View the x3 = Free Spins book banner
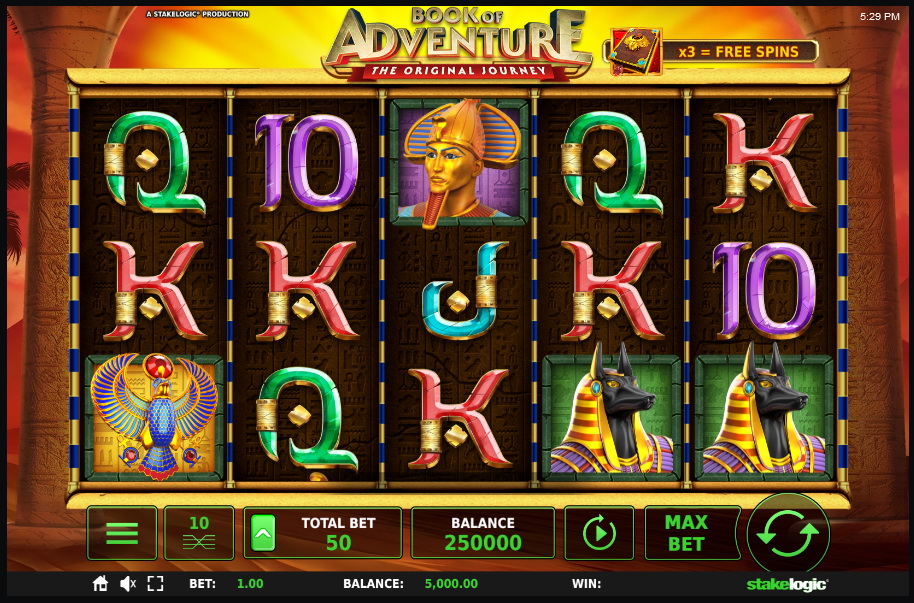 pos(711,51)
